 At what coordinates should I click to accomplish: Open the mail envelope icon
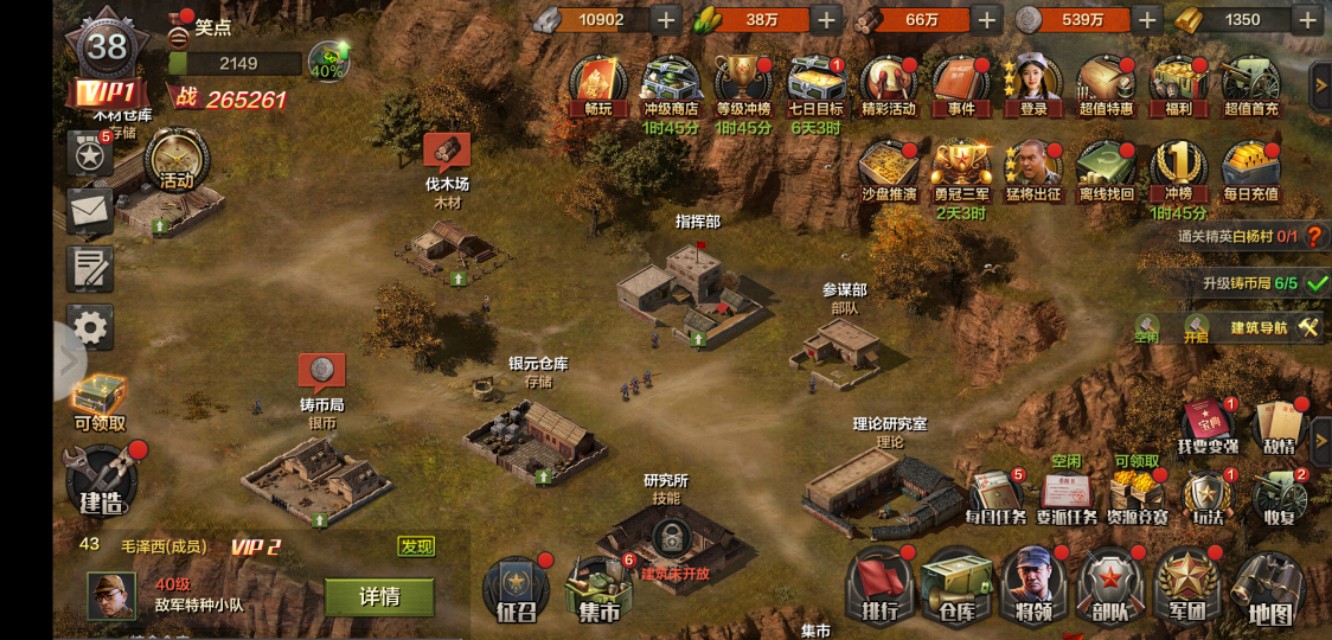coord(90,209)
